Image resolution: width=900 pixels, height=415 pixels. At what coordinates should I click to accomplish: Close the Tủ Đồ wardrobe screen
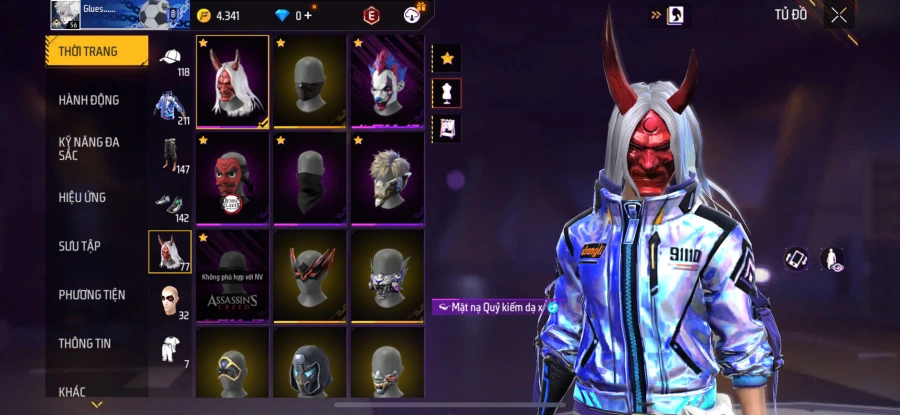(838, 15)
